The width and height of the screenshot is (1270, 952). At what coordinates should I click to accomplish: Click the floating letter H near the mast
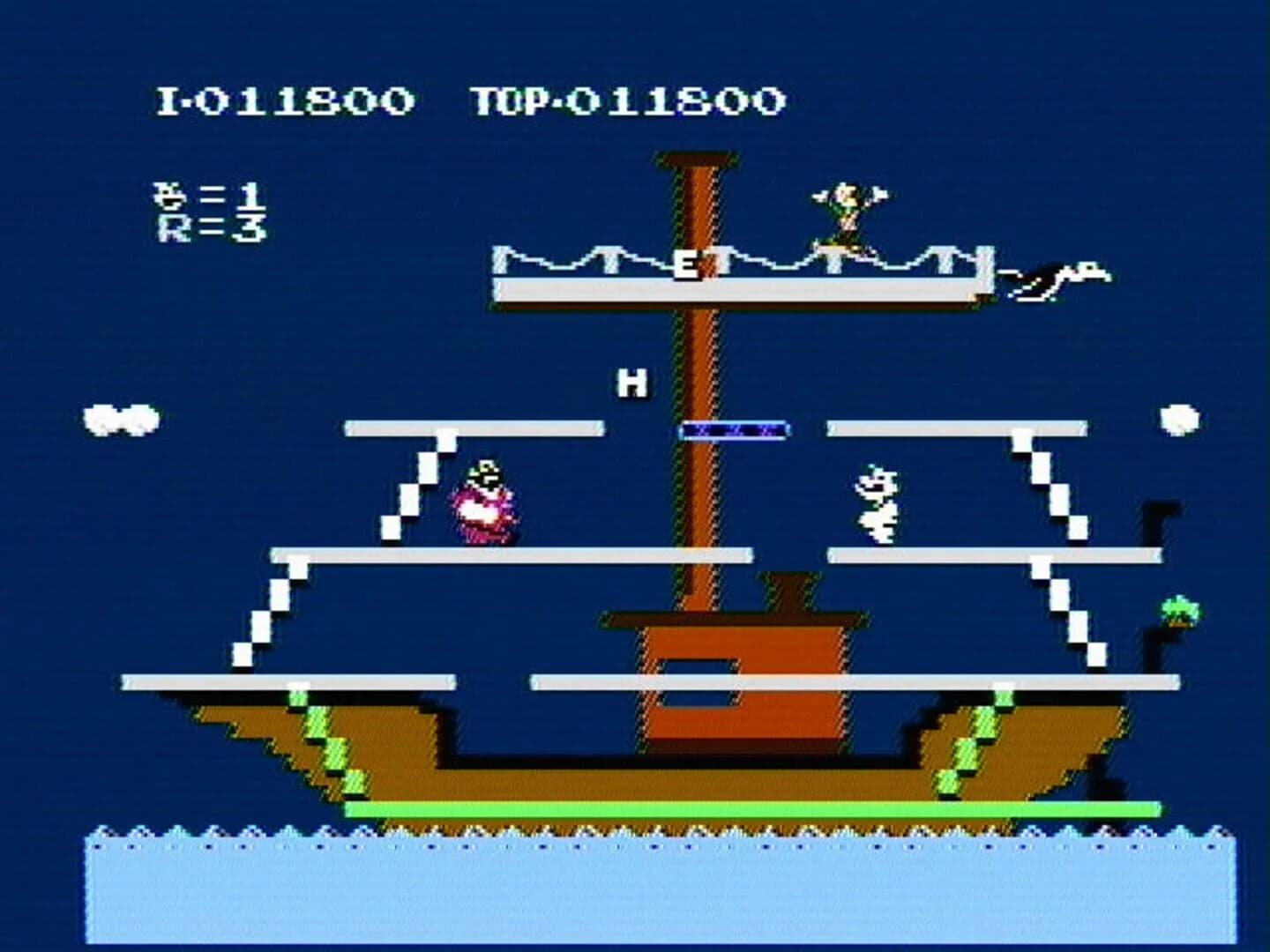(x=633, y=381)
